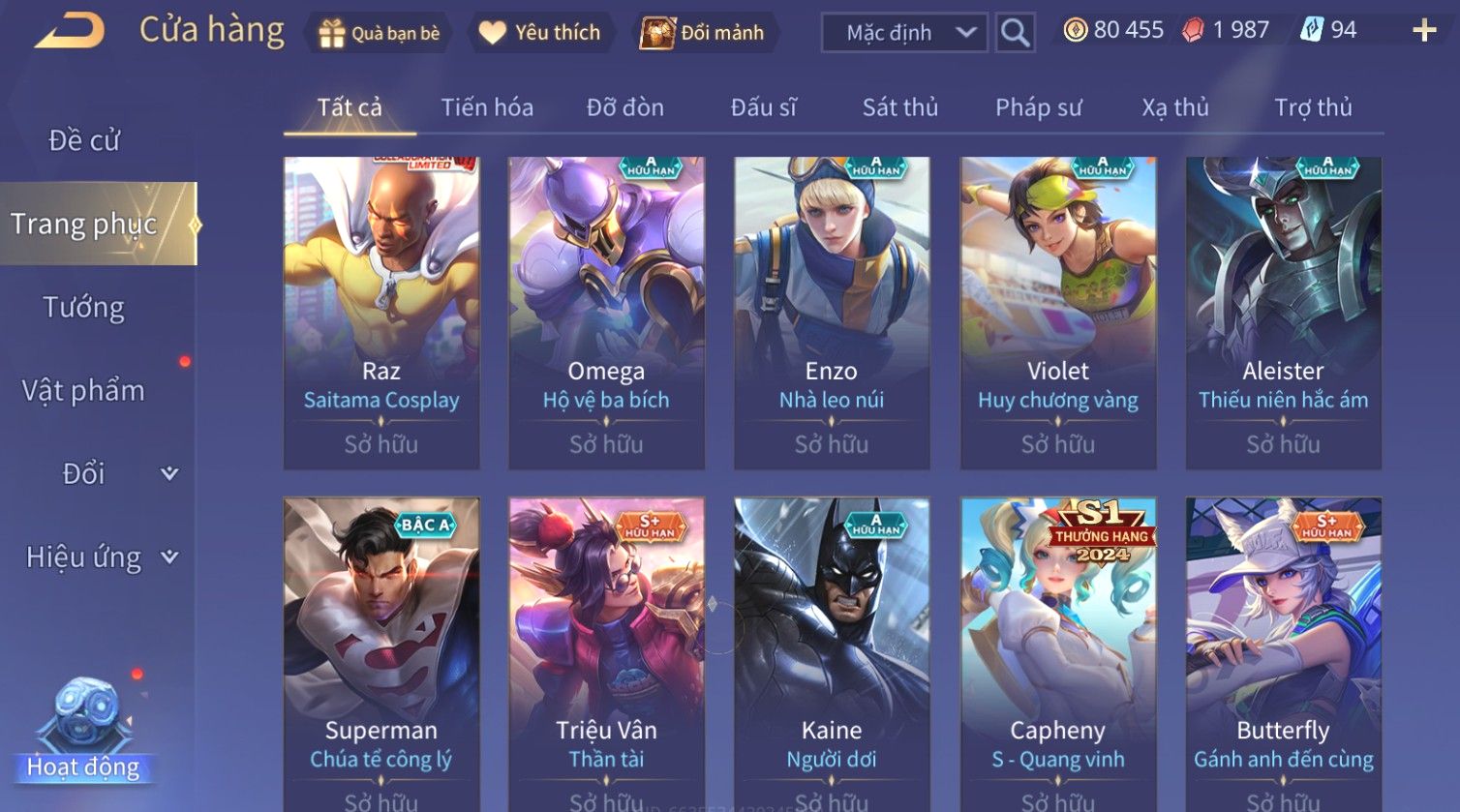
Task: Show the Pháp sư skins tab
Action: pyautogui.click(x=1039, y=107)
